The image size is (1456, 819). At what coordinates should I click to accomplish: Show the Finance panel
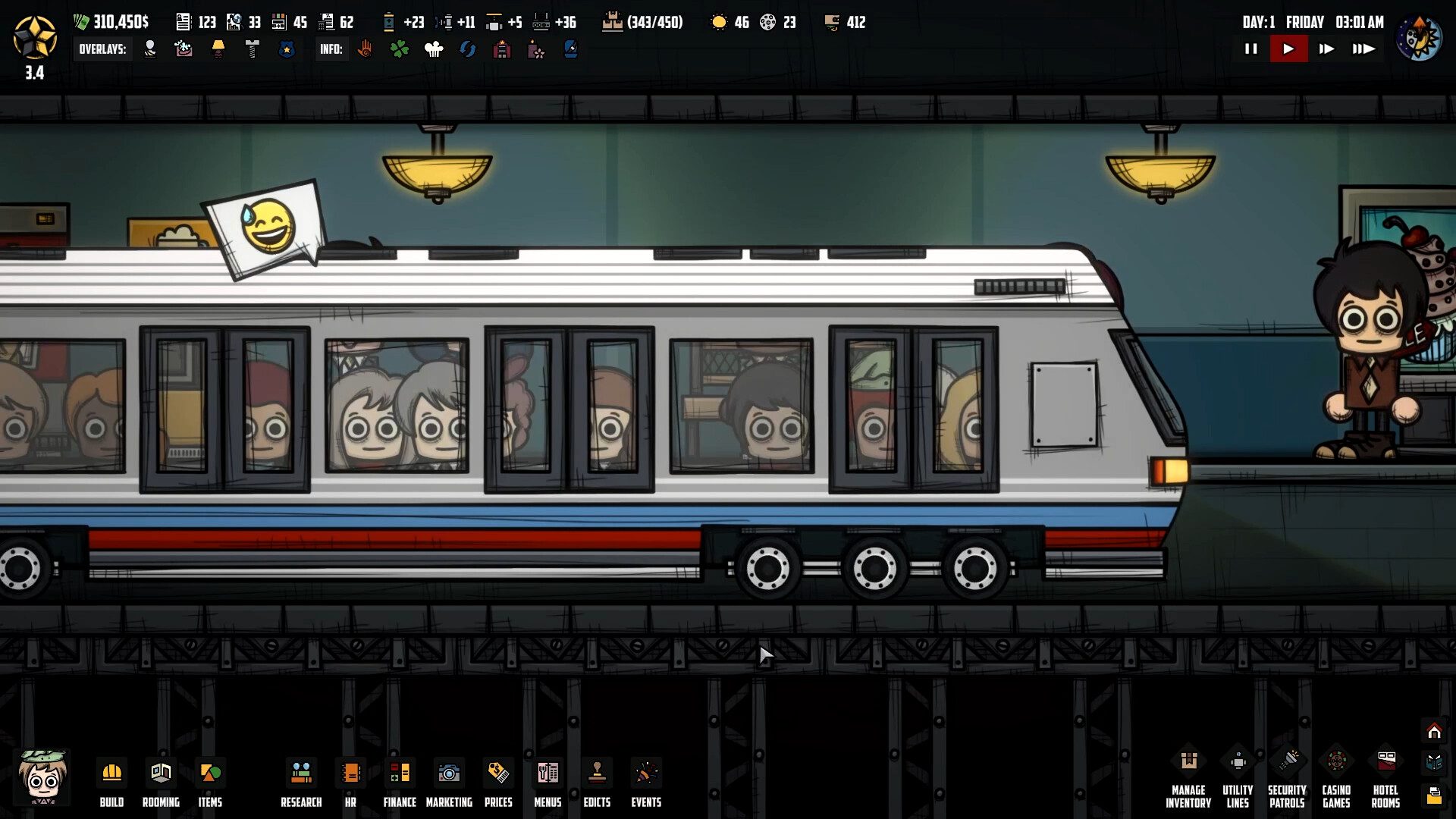point(400,783)
